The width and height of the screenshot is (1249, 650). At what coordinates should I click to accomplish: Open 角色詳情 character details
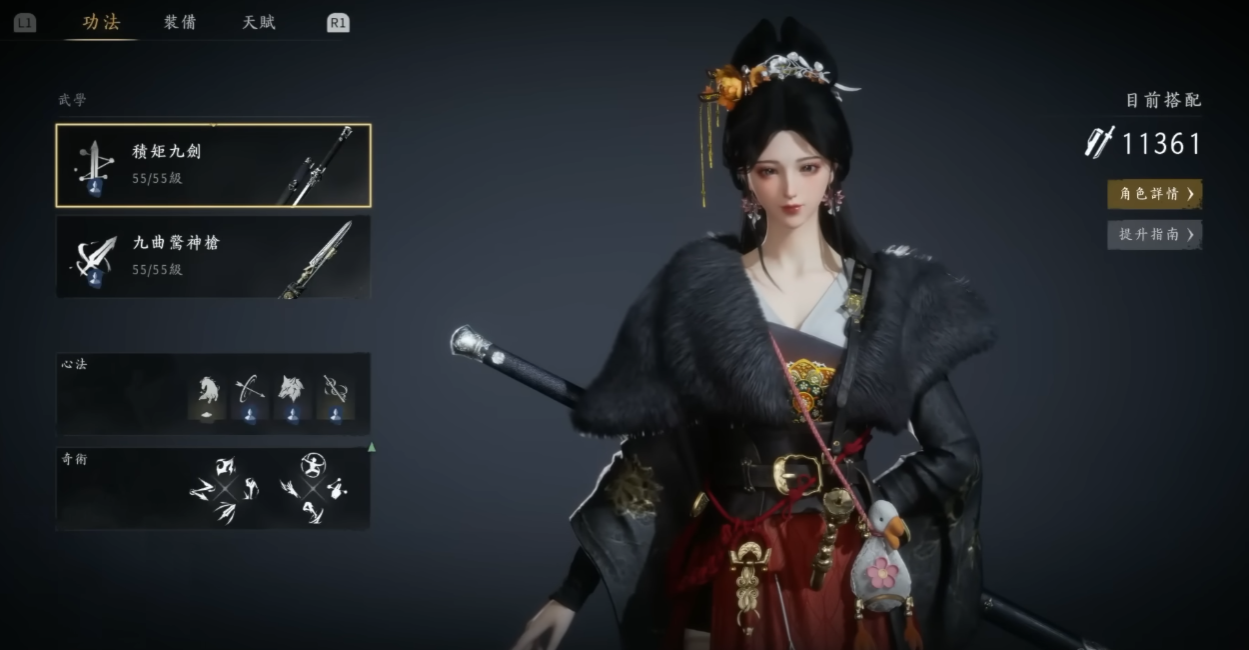coord(1154,194)
